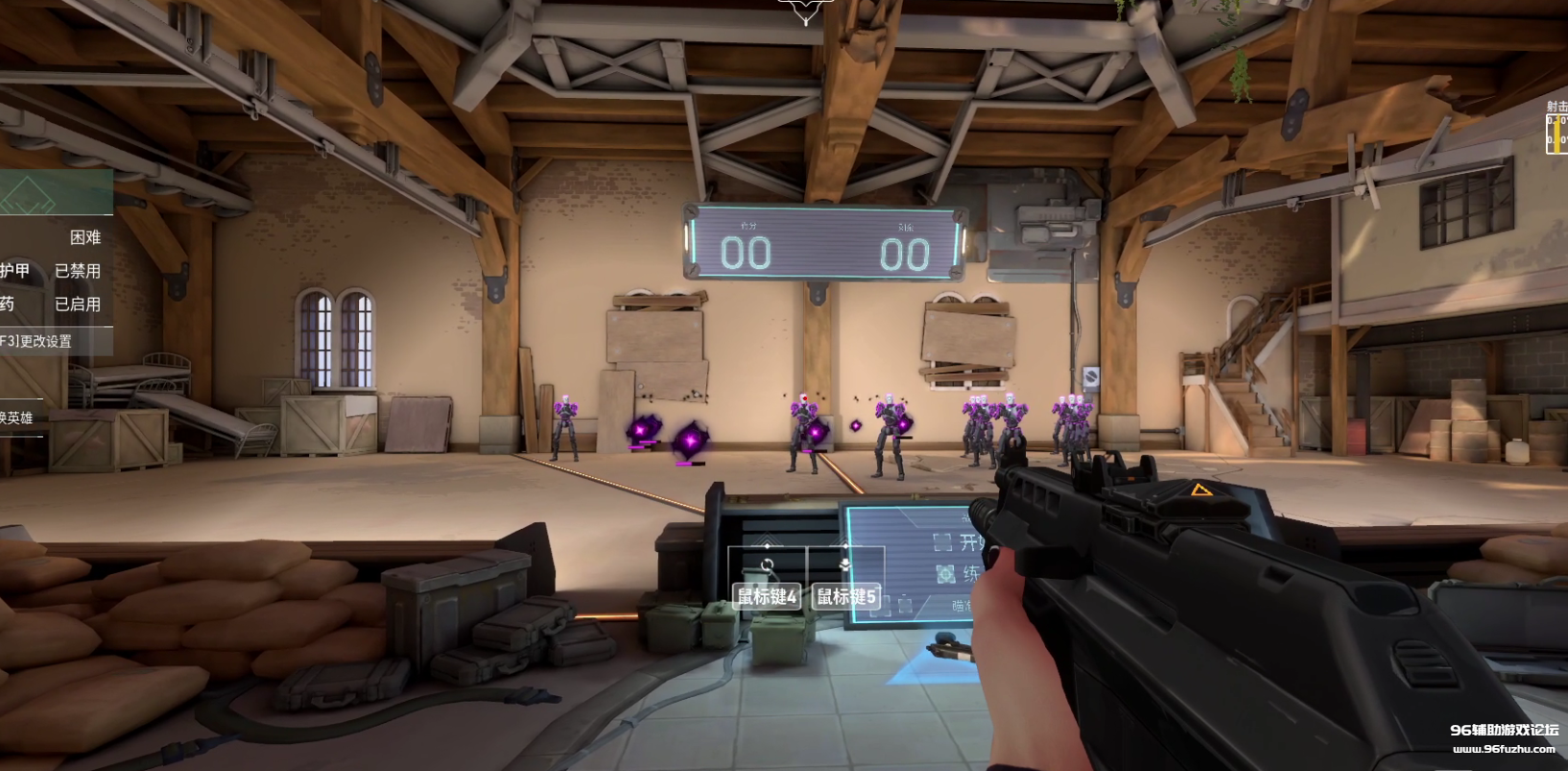Screen dimensions: 1568x771
Task: Click the circular-arrows reset icon slot
Action: click(x=767, y=566)
